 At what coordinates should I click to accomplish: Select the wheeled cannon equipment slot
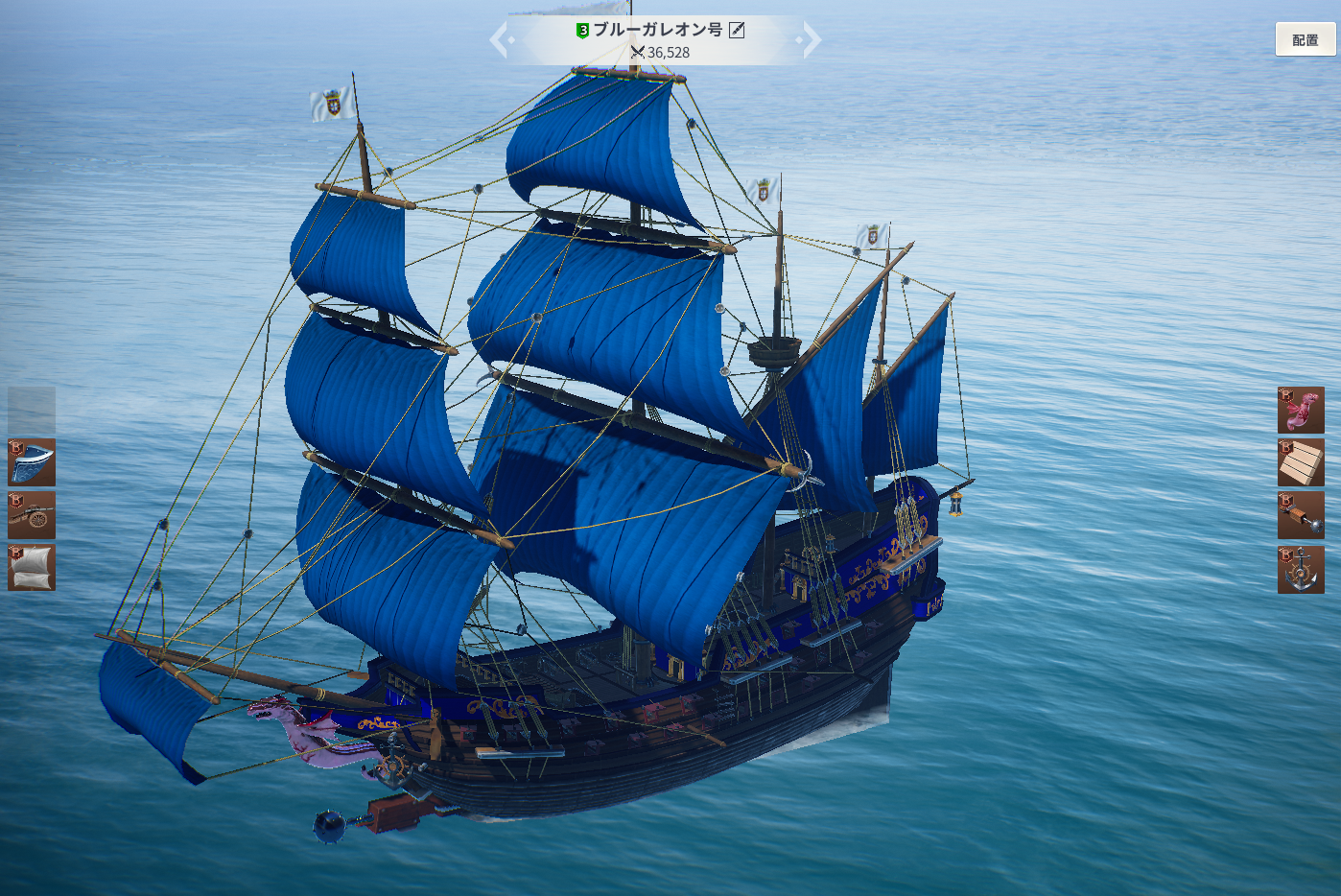[x=32, y=515]
